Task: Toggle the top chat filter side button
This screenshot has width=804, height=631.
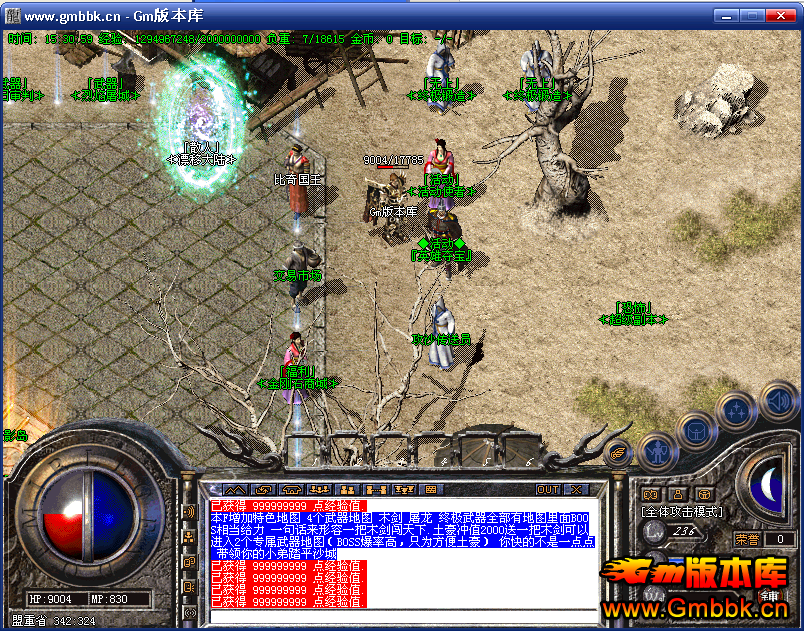Action: 189,513
